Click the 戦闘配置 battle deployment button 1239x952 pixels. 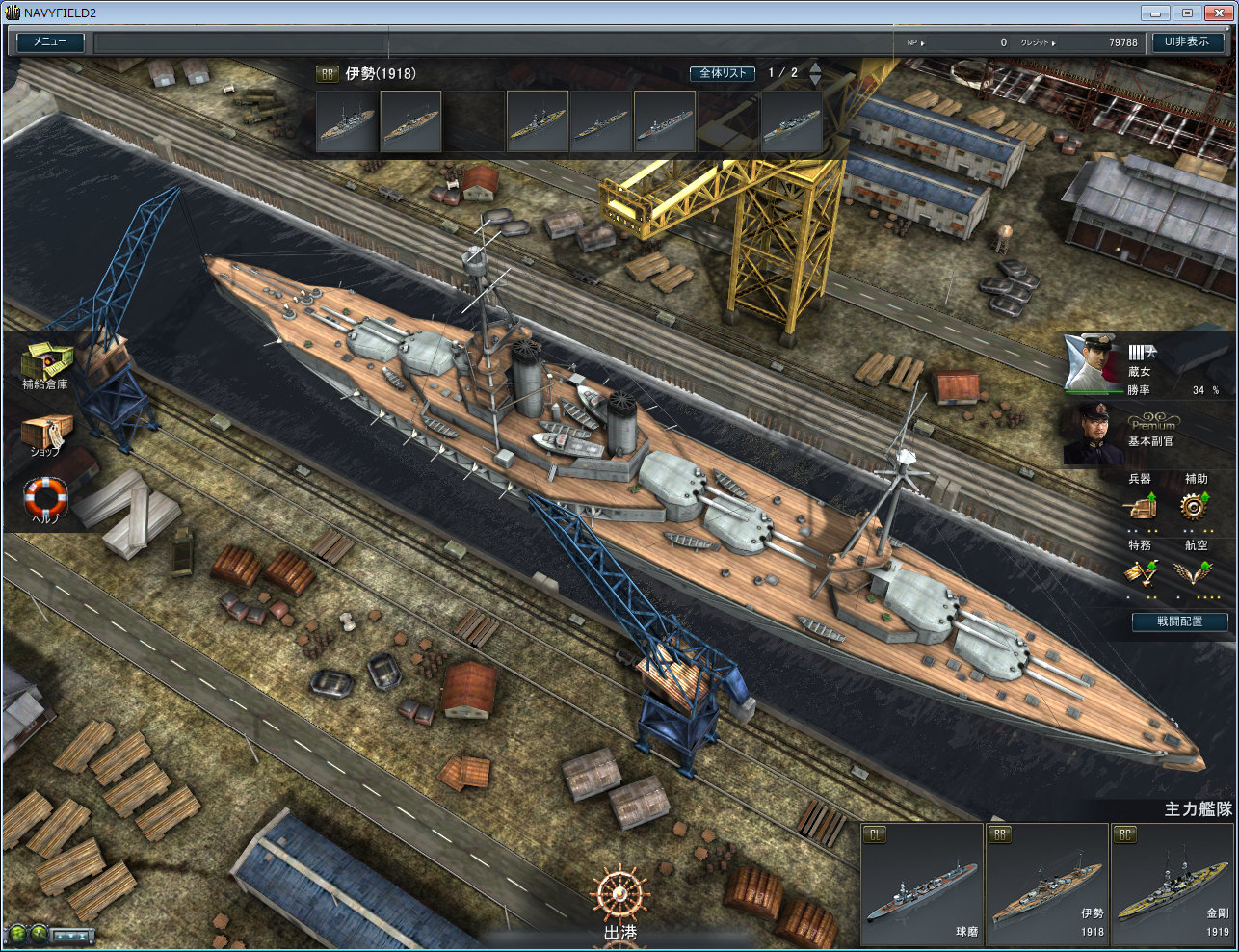point(1180,621)
